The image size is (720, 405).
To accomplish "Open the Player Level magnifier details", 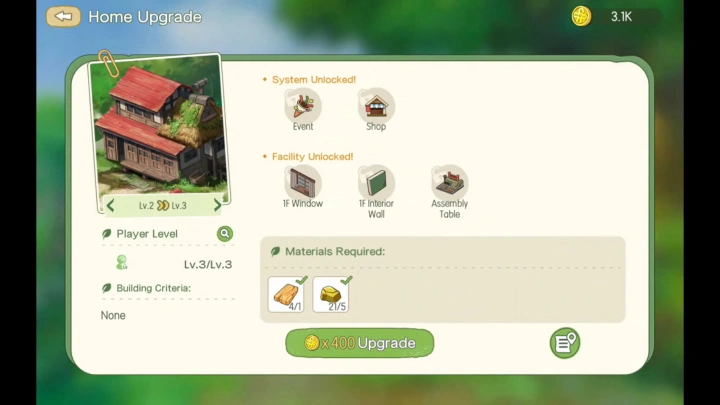I will click(225, 234).
